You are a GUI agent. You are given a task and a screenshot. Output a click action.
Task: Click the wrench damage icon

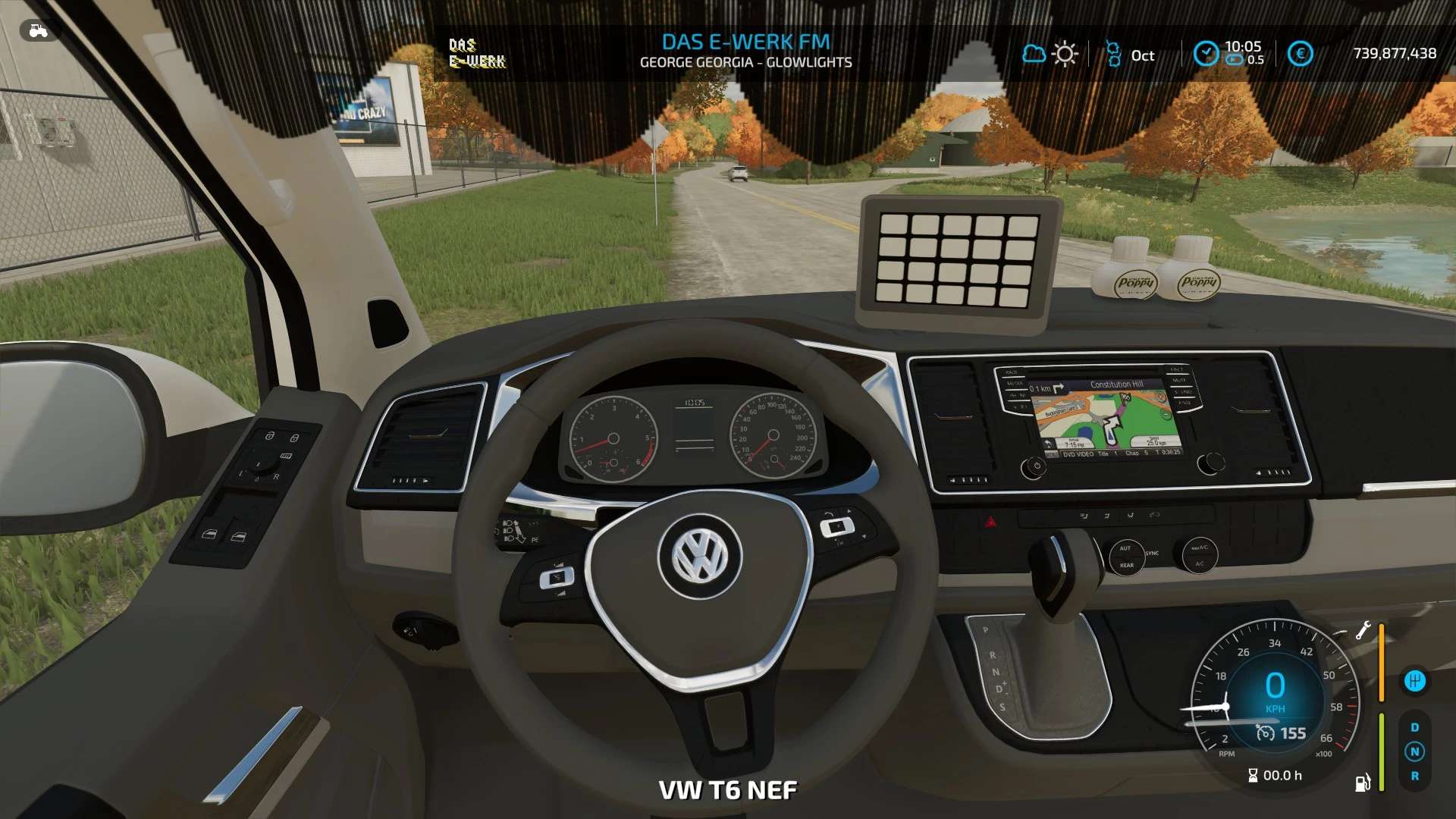[x=1363, y=630]
